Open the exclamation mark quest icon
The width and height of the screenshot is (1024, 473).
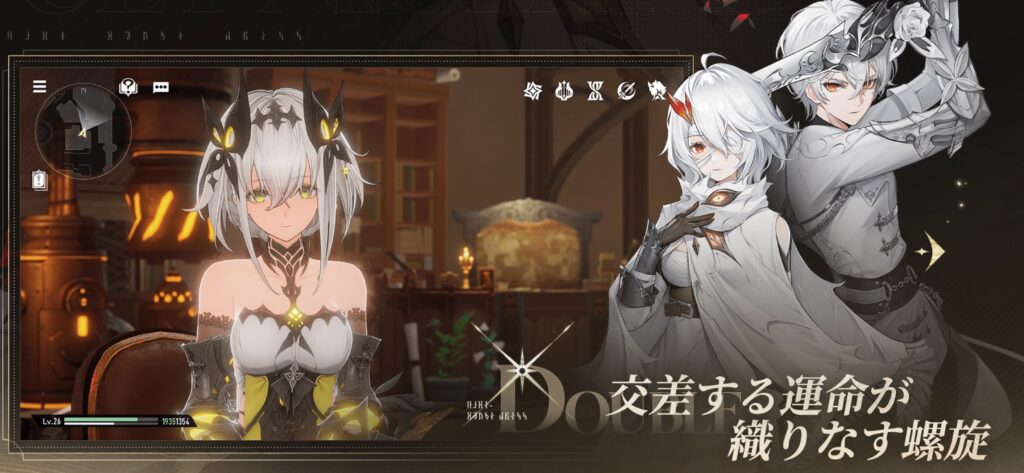[40, 180]
